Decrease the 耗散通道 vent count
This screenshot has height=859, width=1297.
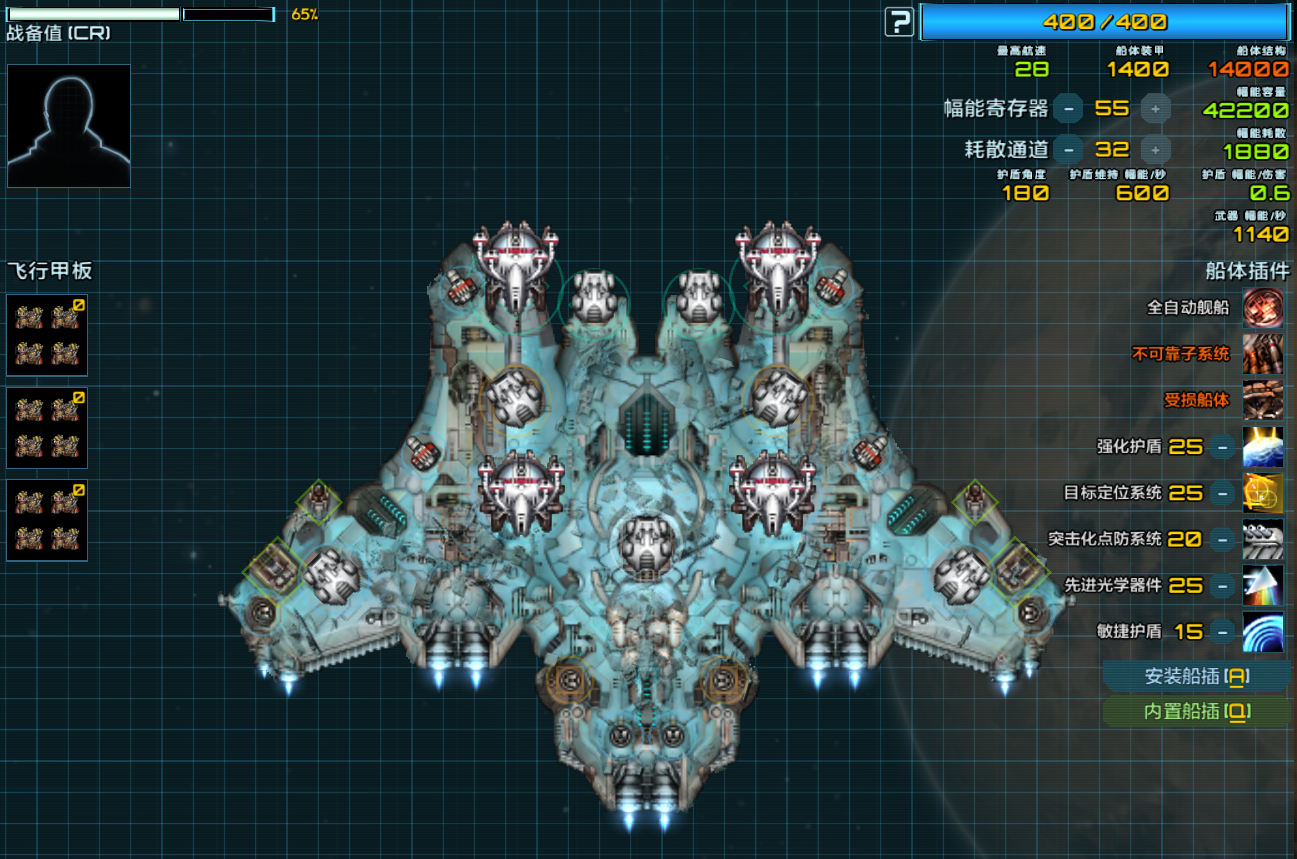pyautogui.click(x=1069, y=150)
